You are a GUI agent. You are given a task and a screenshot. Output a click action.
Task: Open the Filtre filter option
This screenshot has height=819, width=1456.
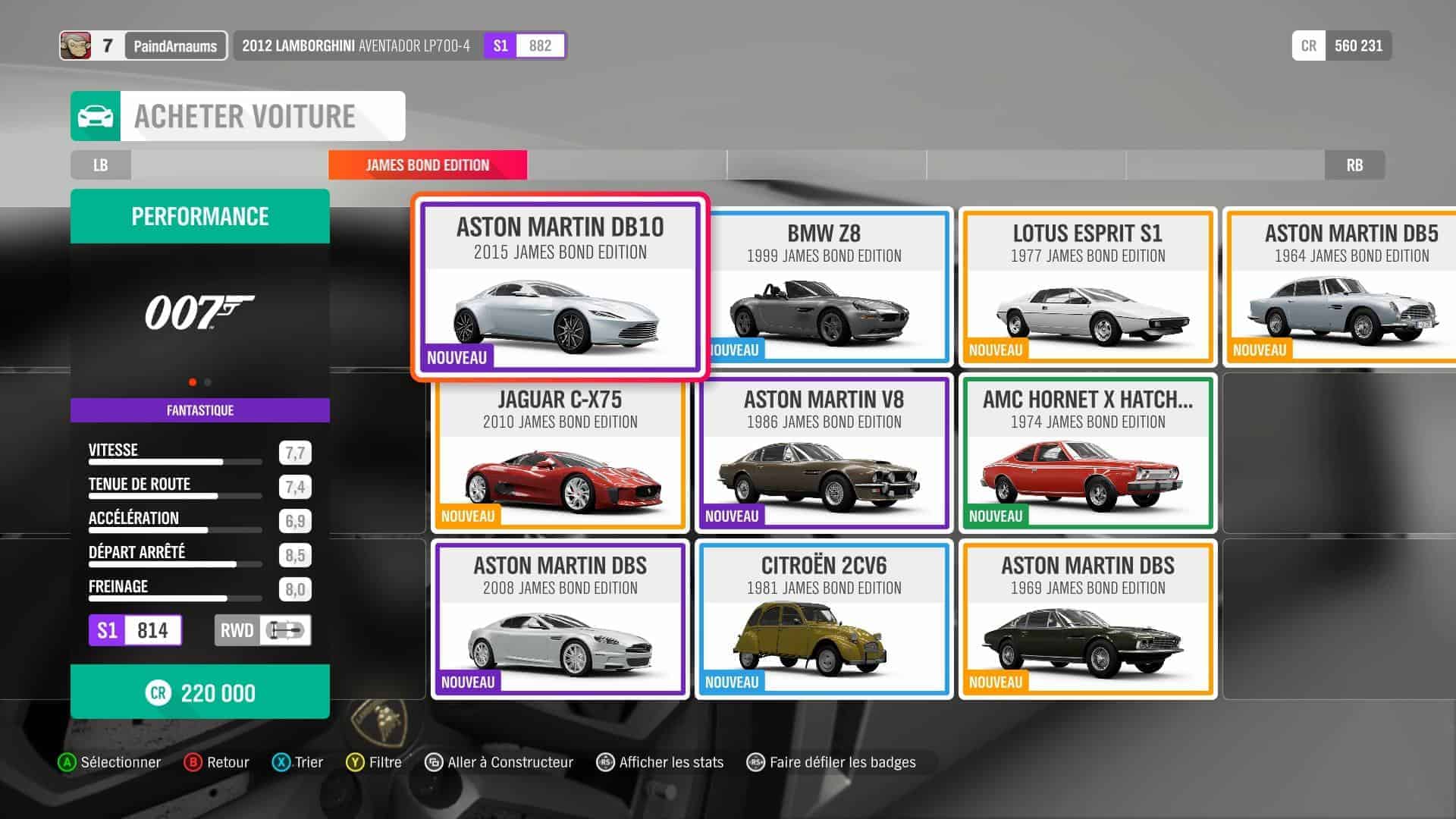tap(375, 762)
